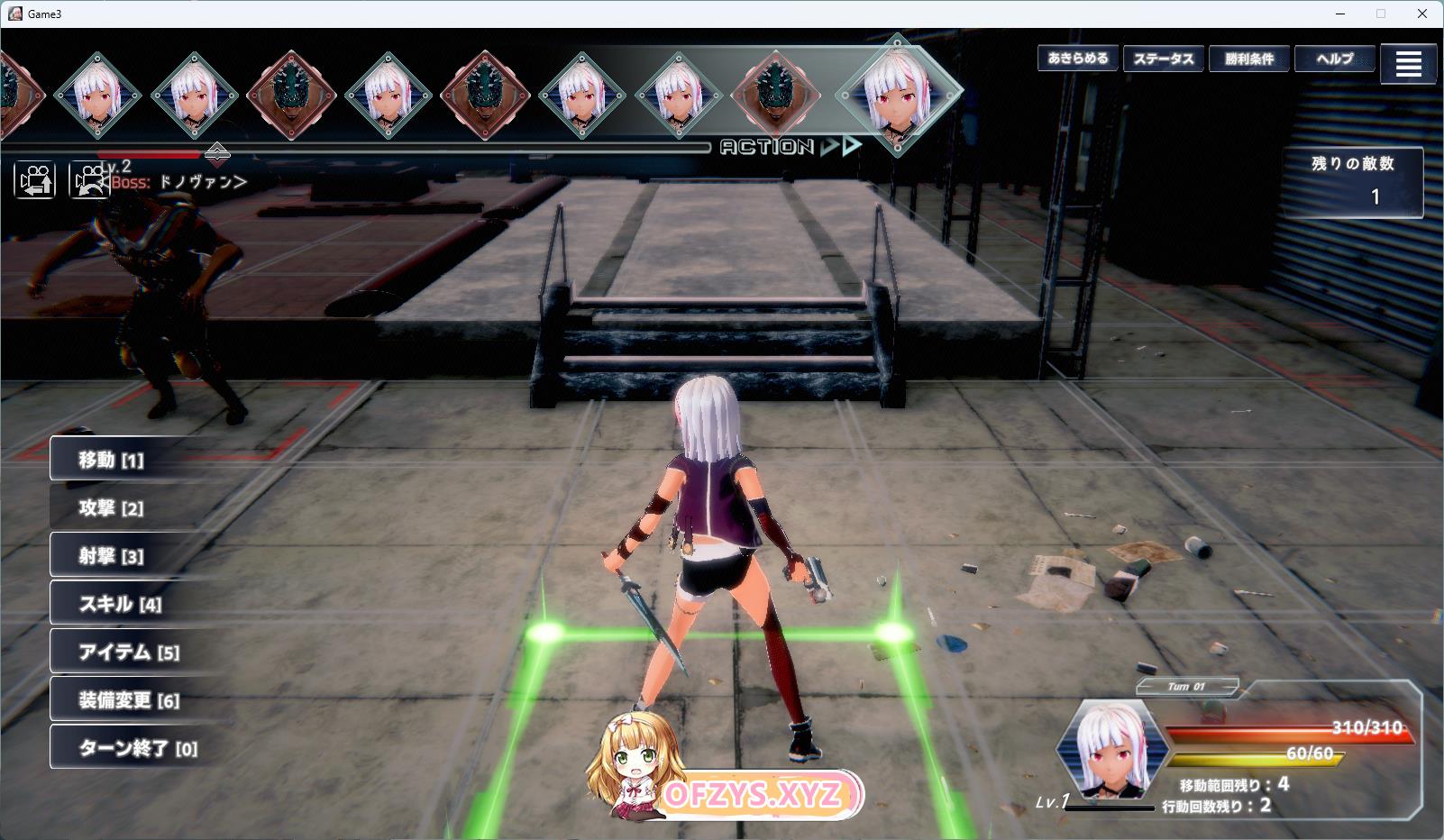
Task: Open the ヘルプ help screen
Action: [x=1335, y=59]
